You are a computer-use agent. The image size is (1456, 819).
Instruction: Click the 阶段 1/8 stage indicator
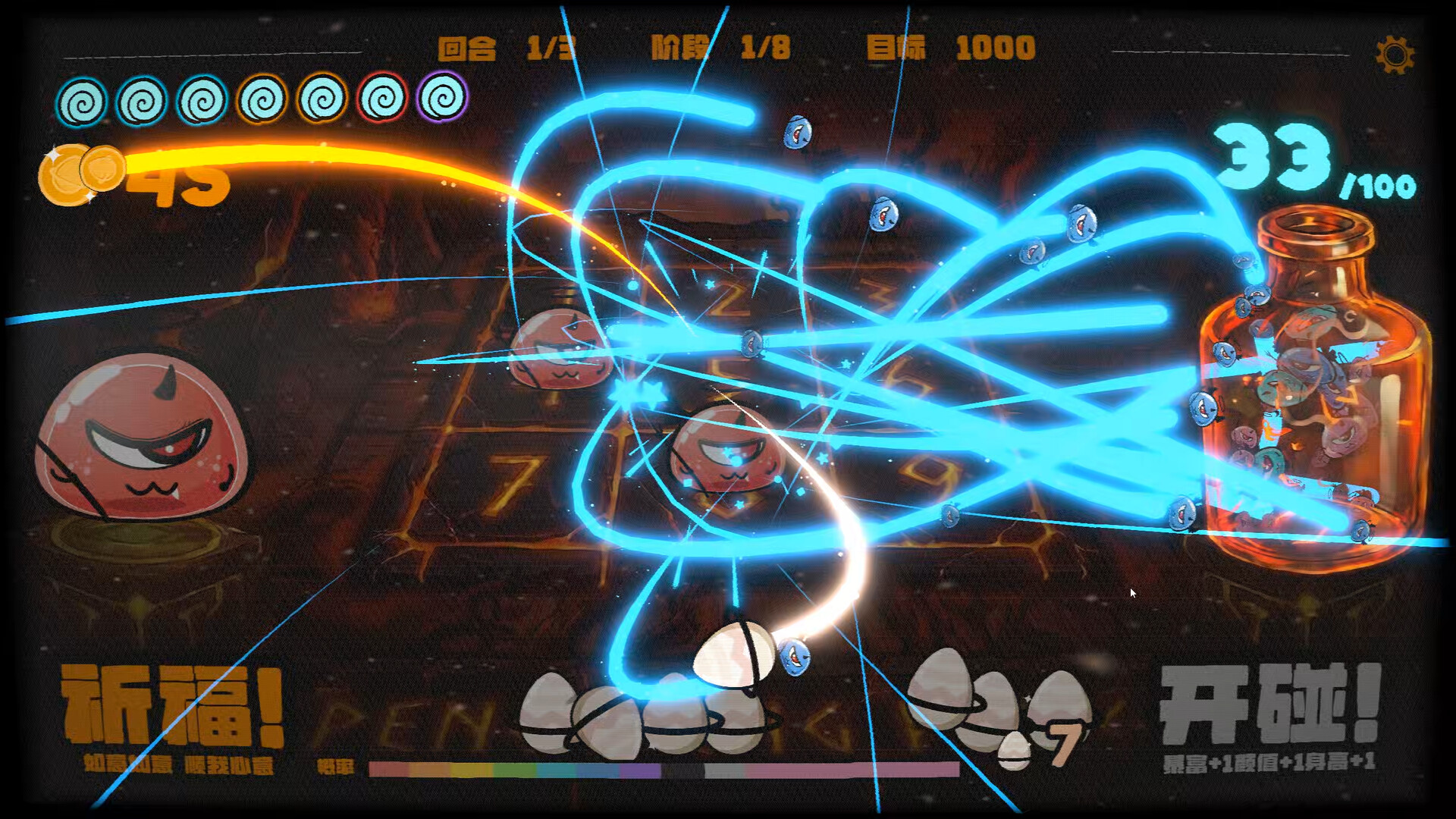[x=720, y=47]
